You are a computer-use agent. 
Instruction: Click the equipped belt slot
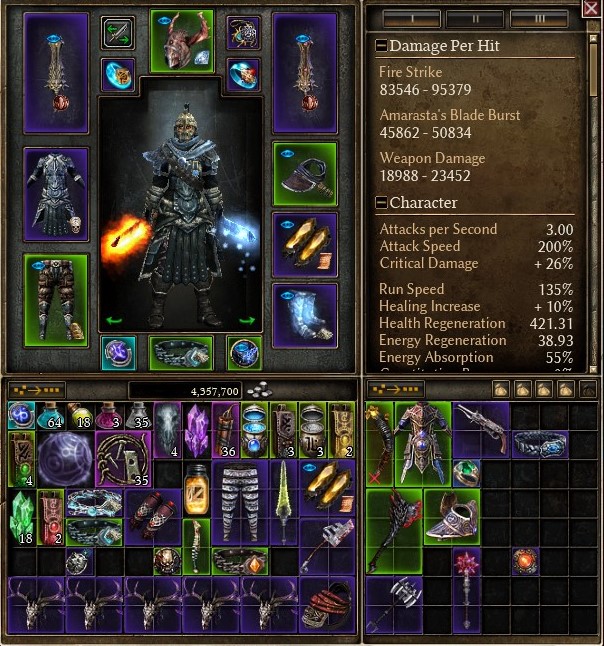tap(181, 352)
